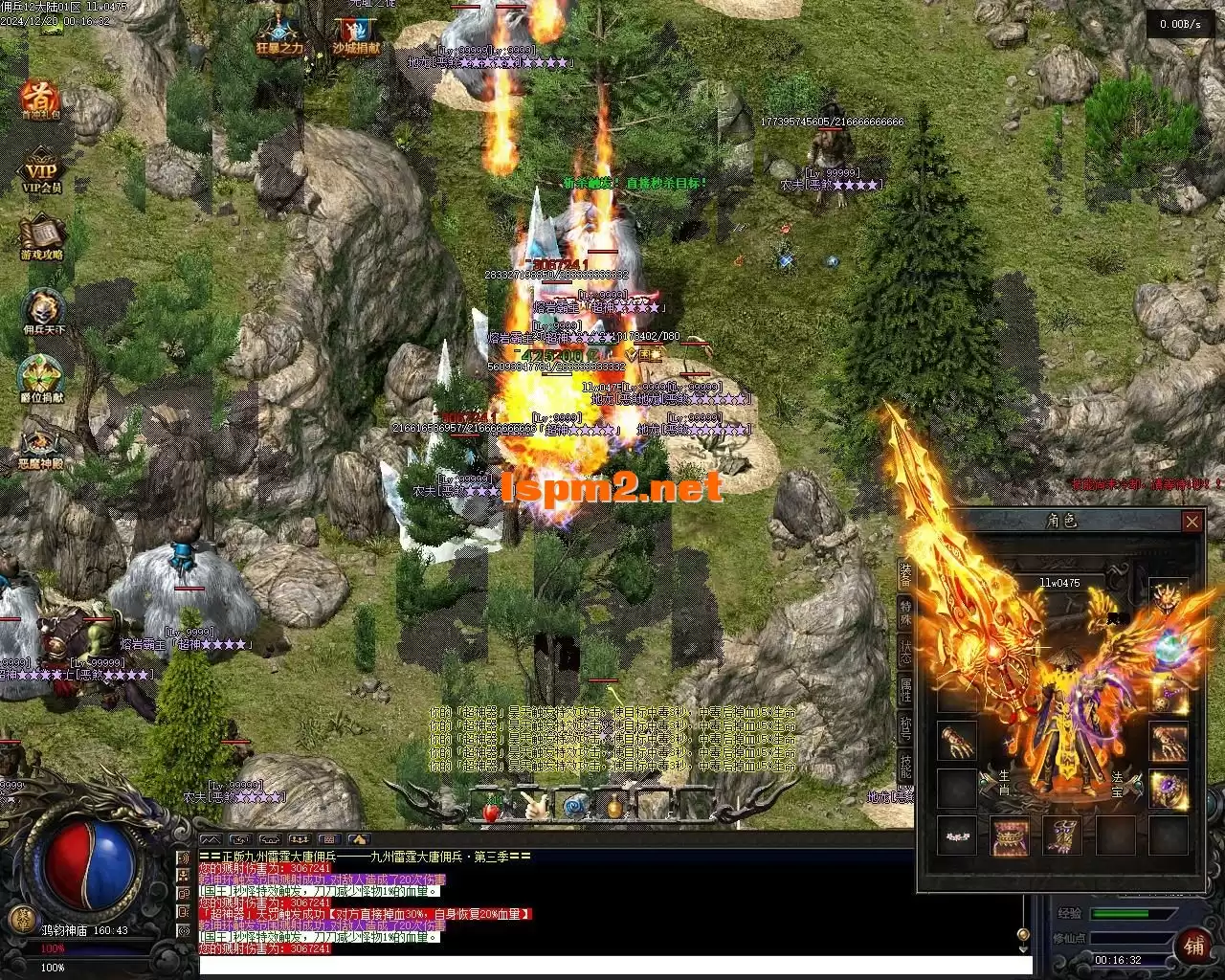Select the pointing hand hotbar slot
The height and width of the screenshot is (980, 1225).
click(x=532, y=807)
